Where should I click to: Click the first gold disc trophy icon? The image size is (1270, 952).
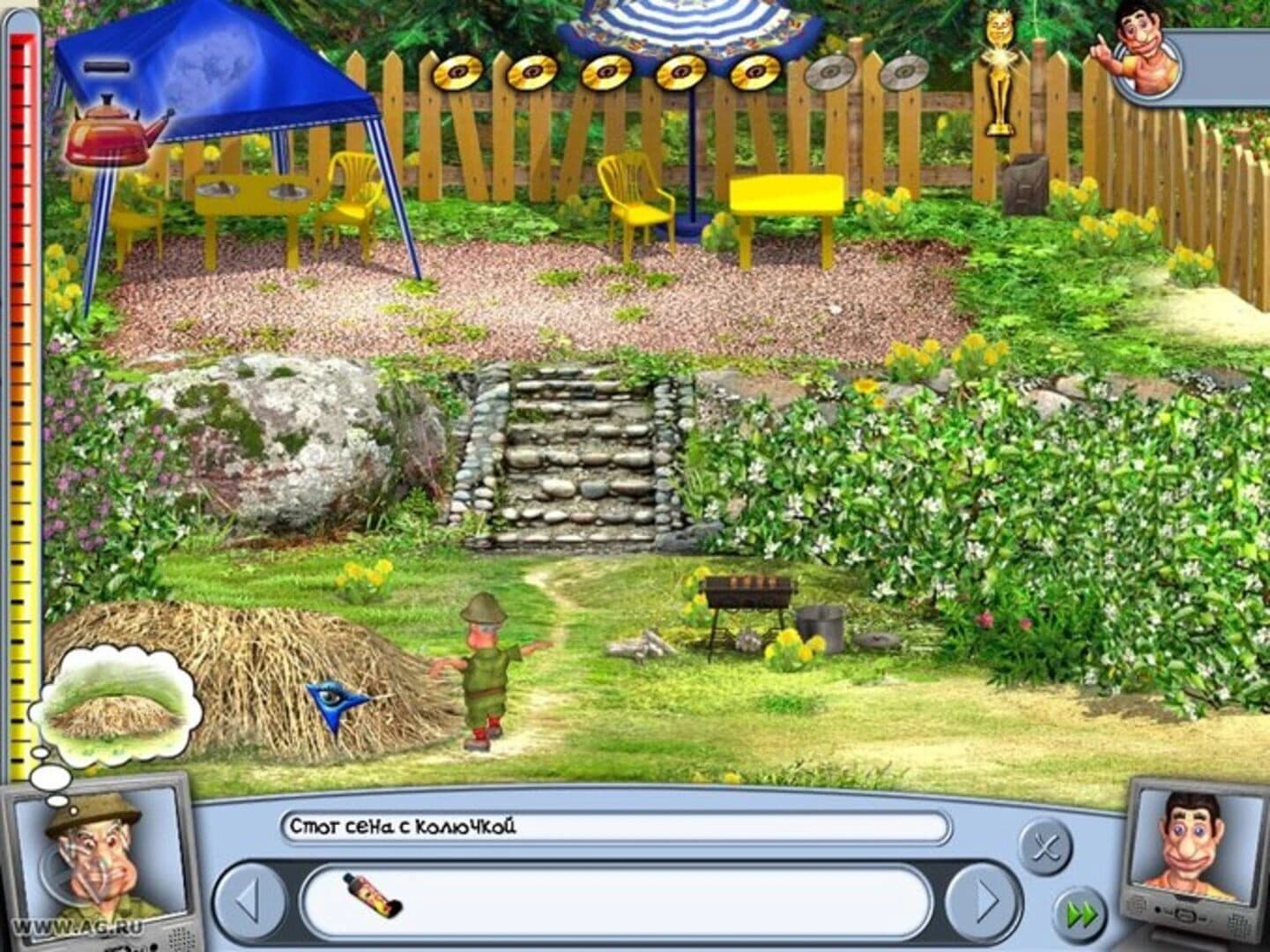click(458, 72)
